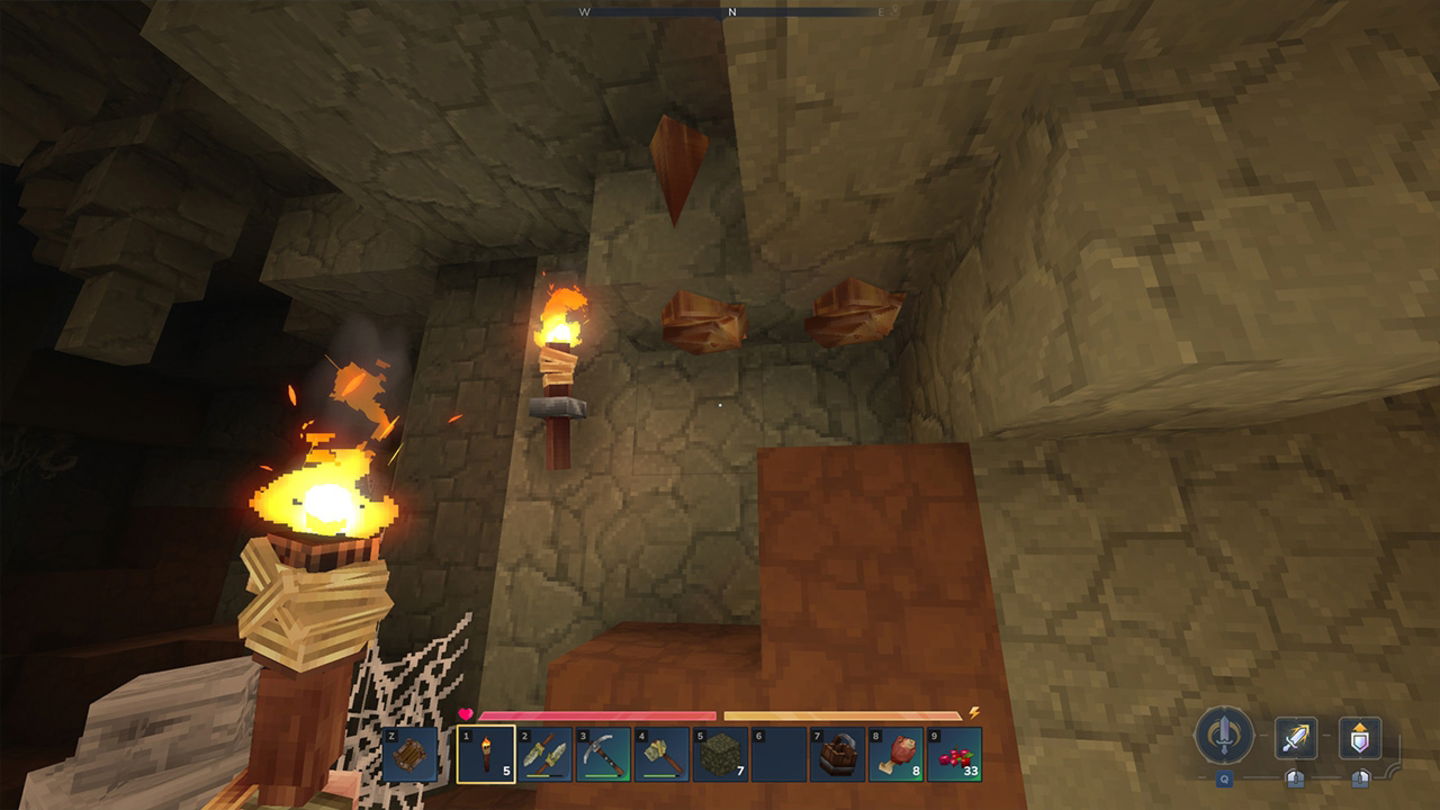Equip the pickaxe from the hotbar
Viewport: 1440px width, 810px height.
603,755
